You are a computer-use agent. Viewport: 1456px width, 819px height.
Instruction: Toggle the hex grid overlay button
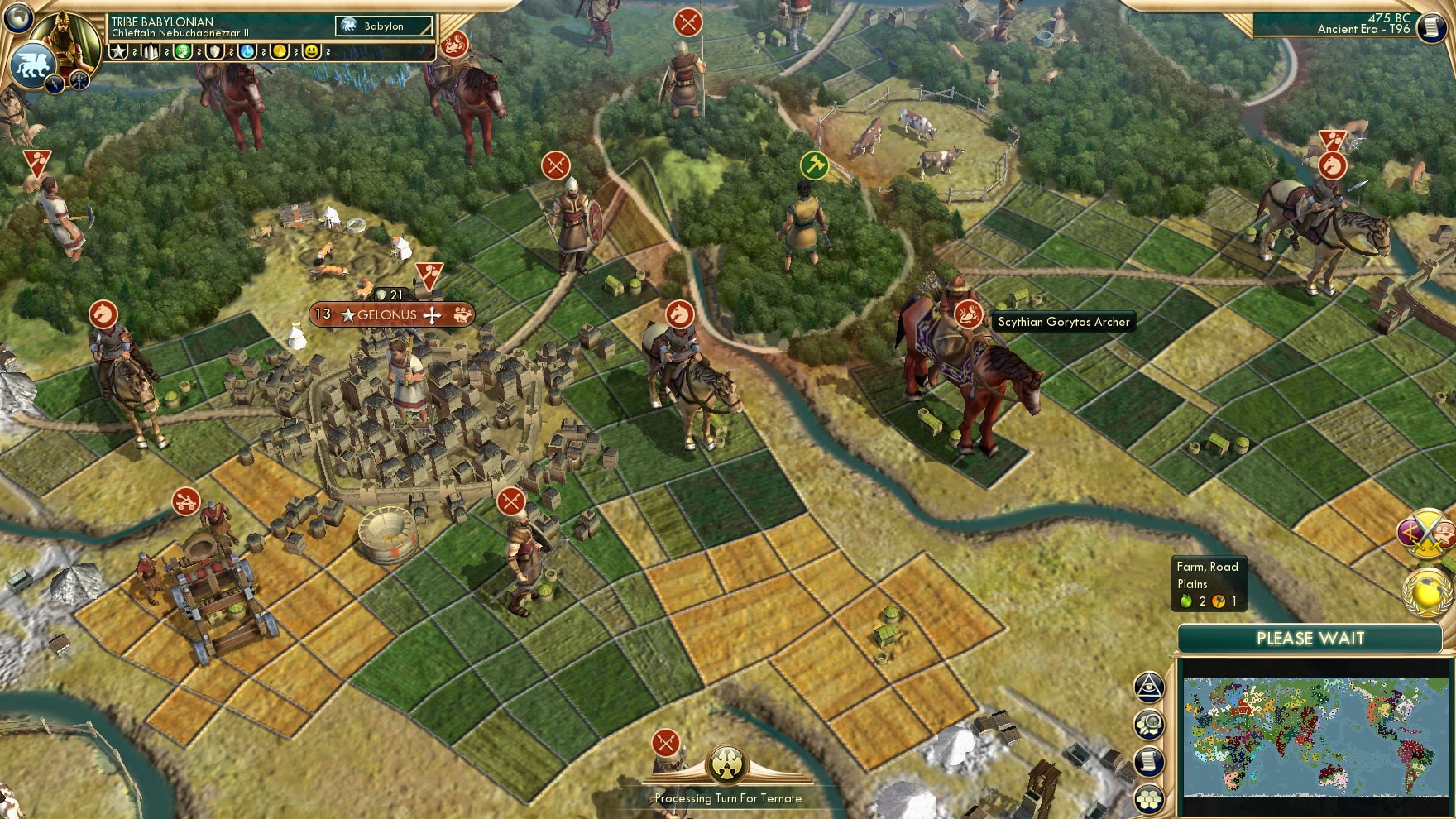click(x=1148, y=799)
